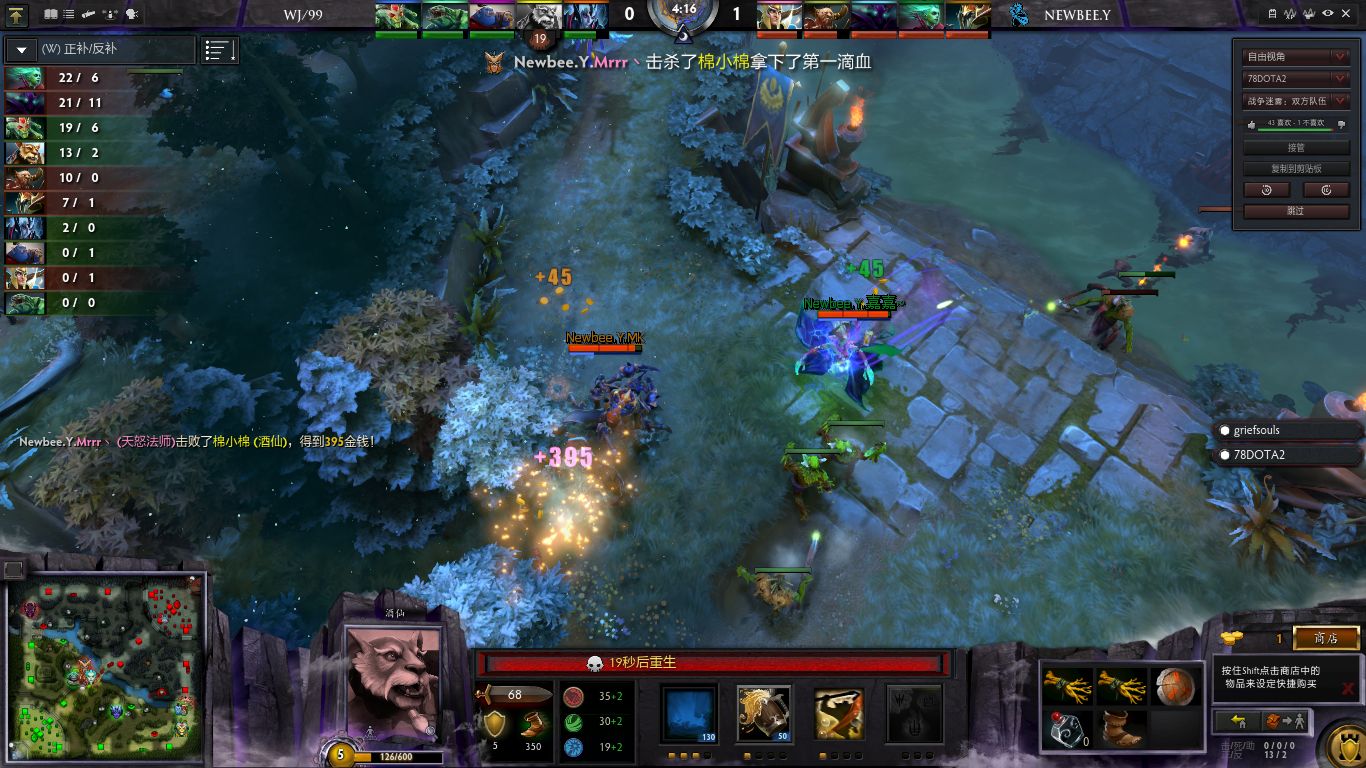Give the broadcast a thumbs-down rating
Viewport: 1366px width, 768px height.
coord(1342,125)
